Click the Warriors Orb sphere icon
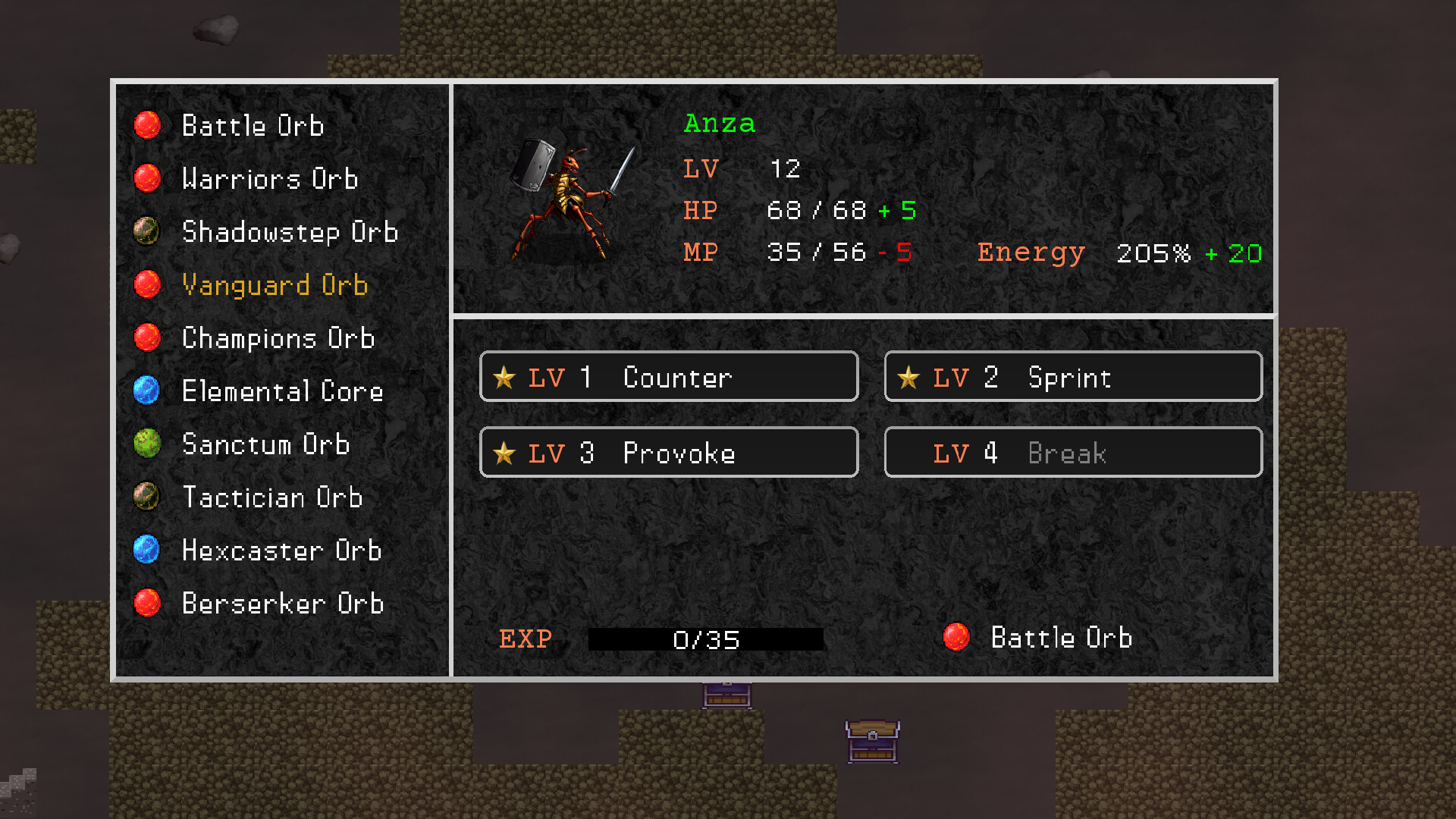The width and height of the screenshot is (1456, 819). point(148,178)
